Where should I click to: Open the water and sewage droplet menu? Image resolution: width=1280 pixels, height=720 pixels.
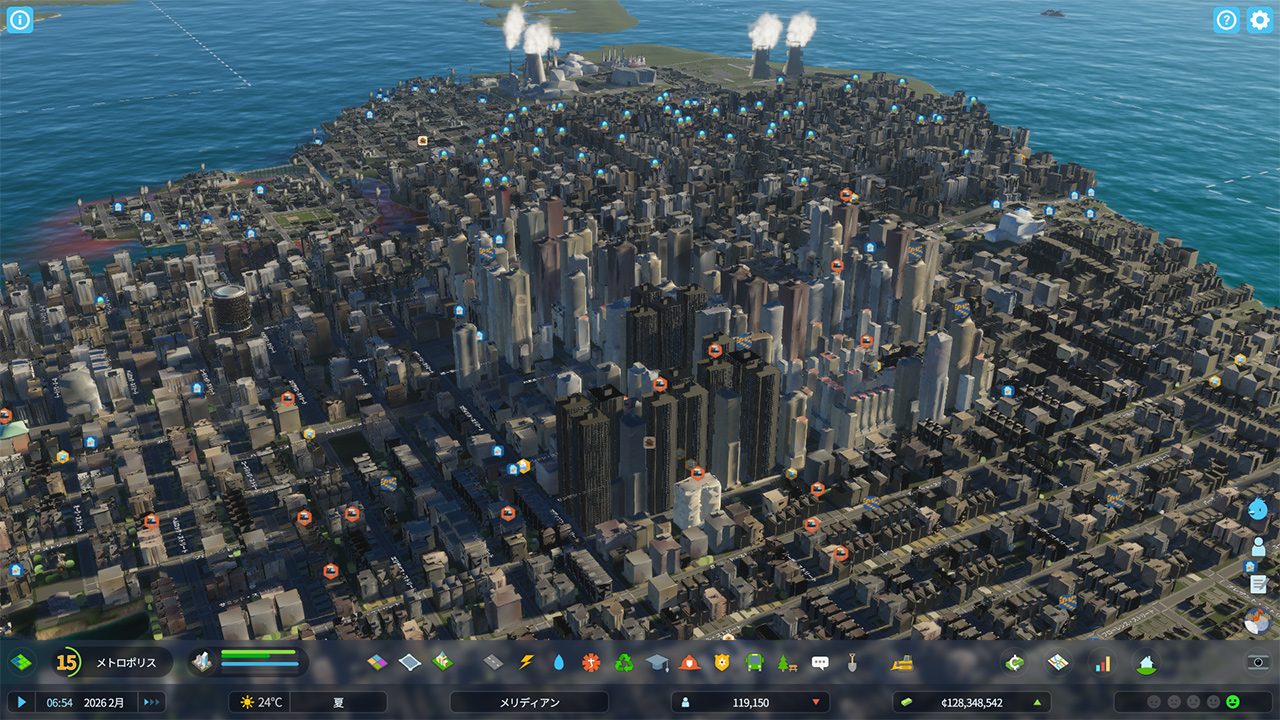pos(558,662)
